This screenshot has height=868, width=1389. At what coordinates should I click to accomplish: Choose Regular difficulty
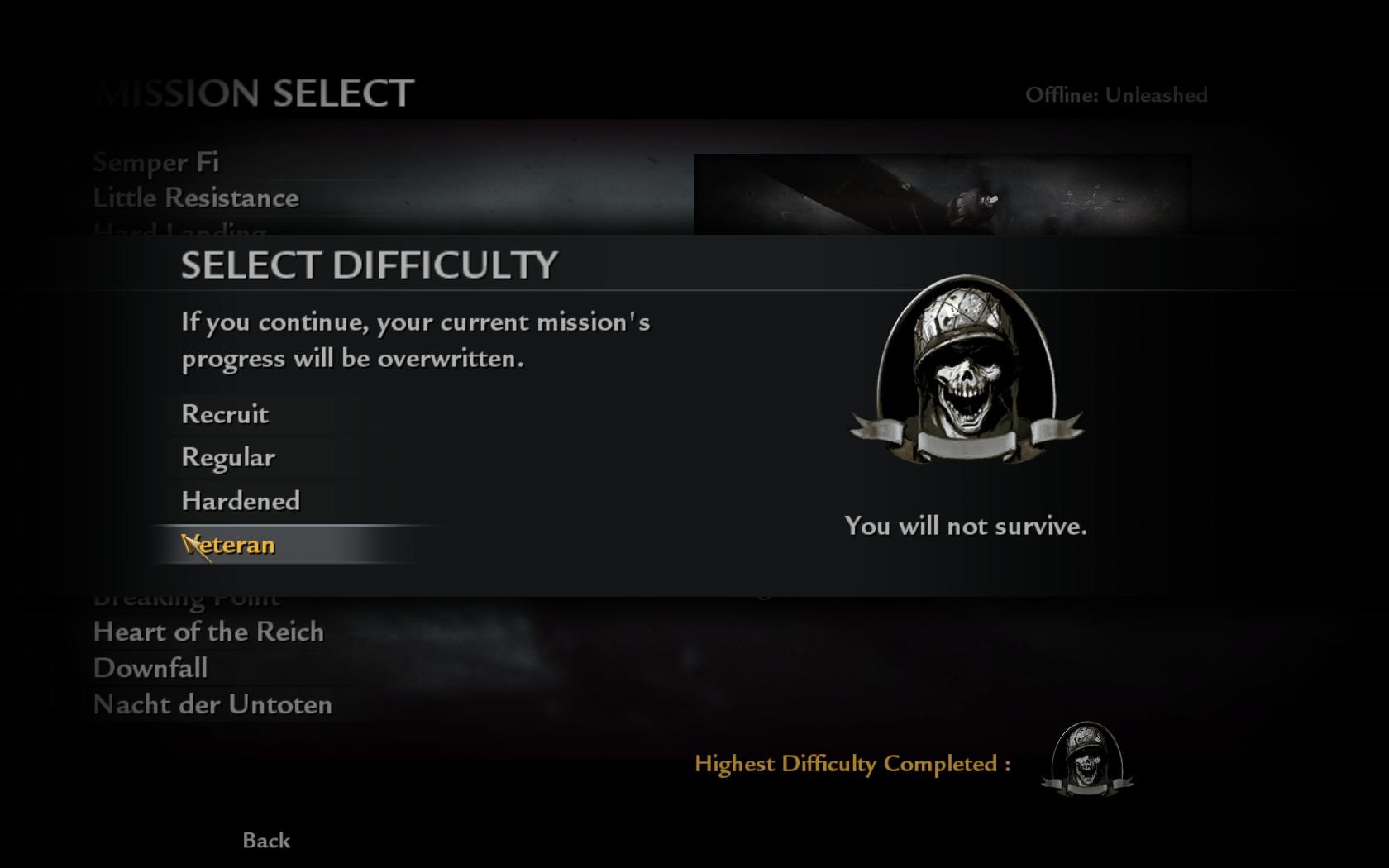tap(228, 457)
